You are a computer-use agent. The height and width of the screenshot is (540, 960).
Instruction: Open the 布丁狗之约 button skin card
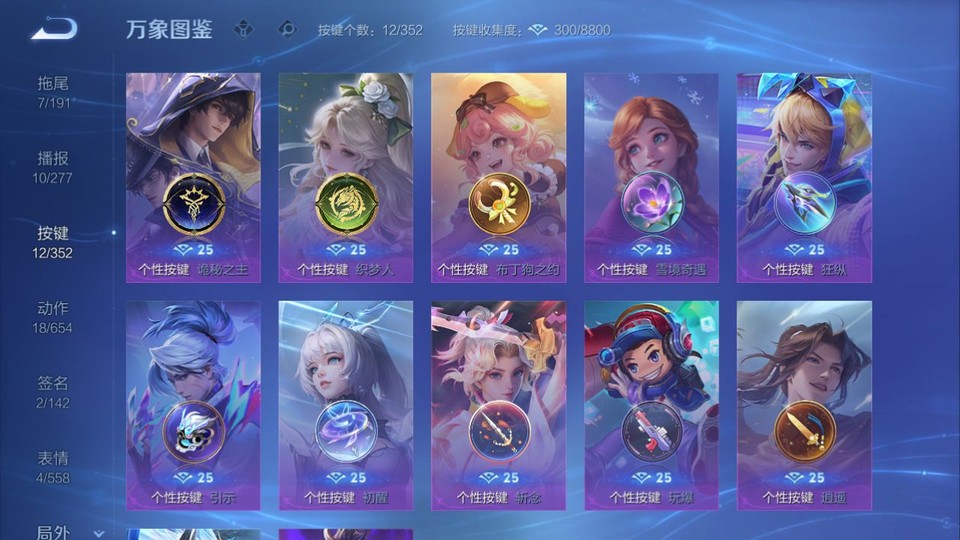pos(498,178)
